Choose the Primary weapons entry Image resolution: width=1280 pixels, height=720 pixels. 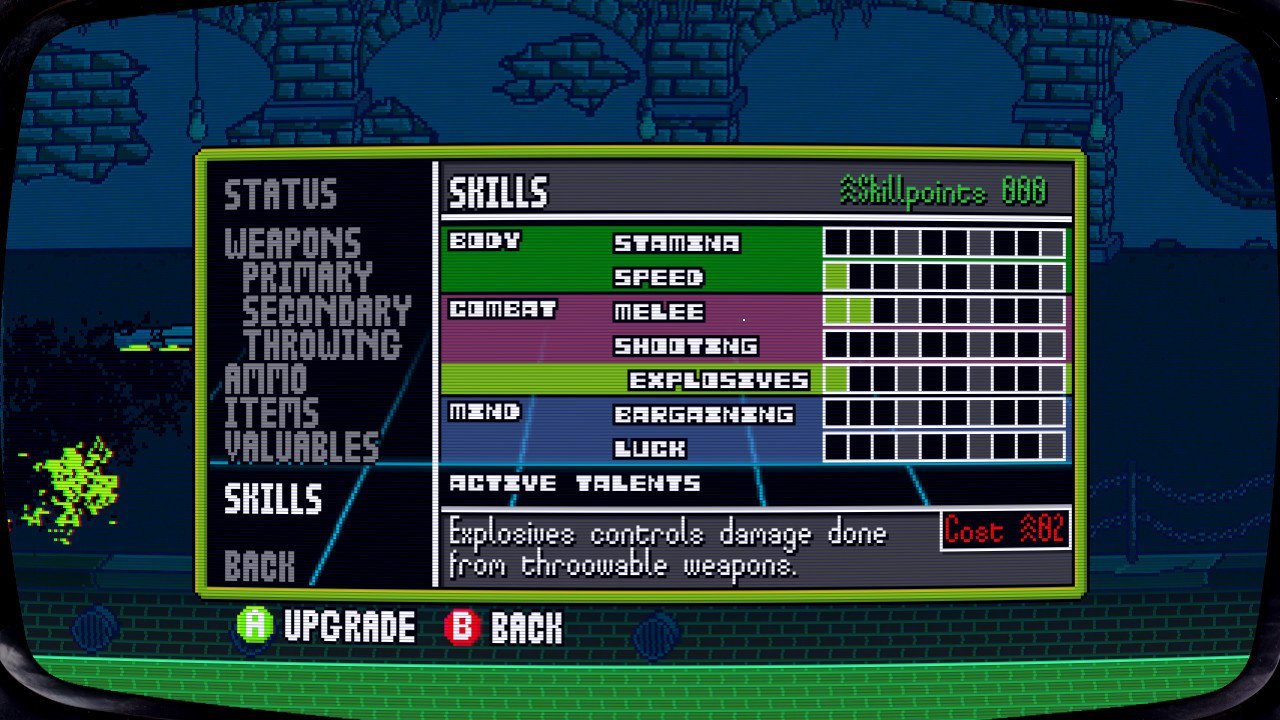[x=307, y=277]
